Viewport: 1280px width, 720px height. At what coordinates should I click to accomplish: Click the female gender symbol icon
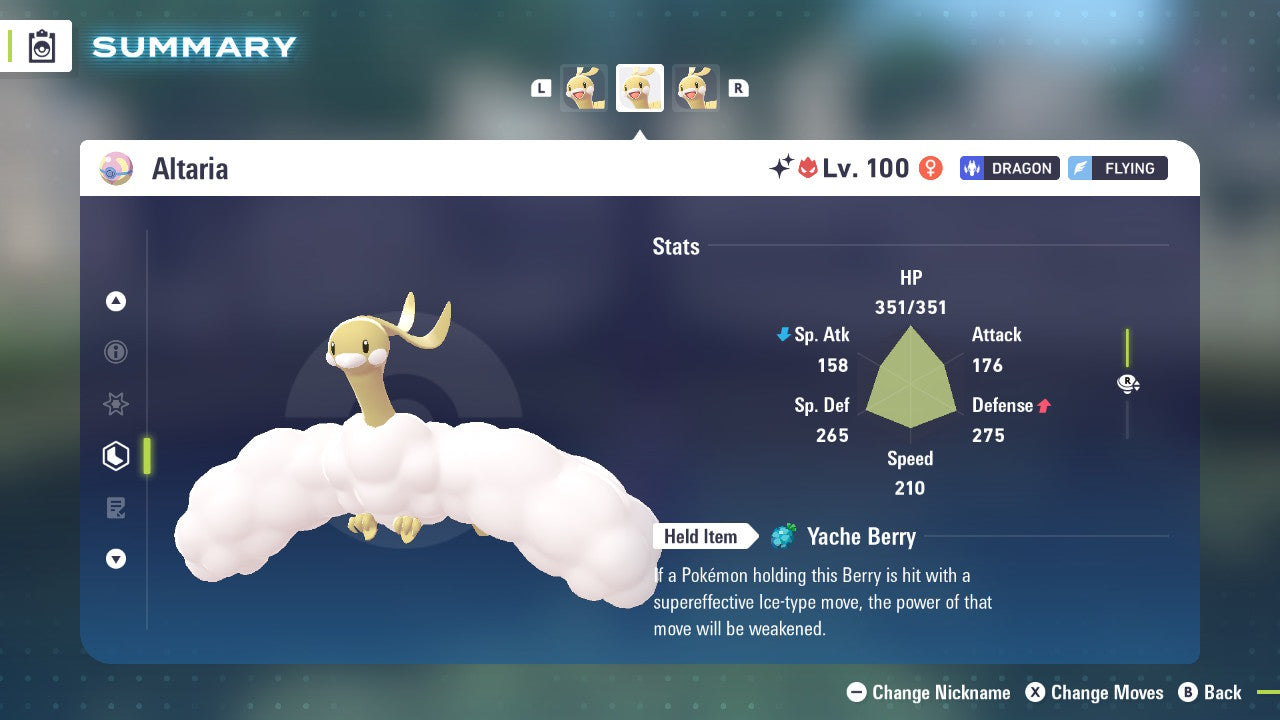point(930,168)
